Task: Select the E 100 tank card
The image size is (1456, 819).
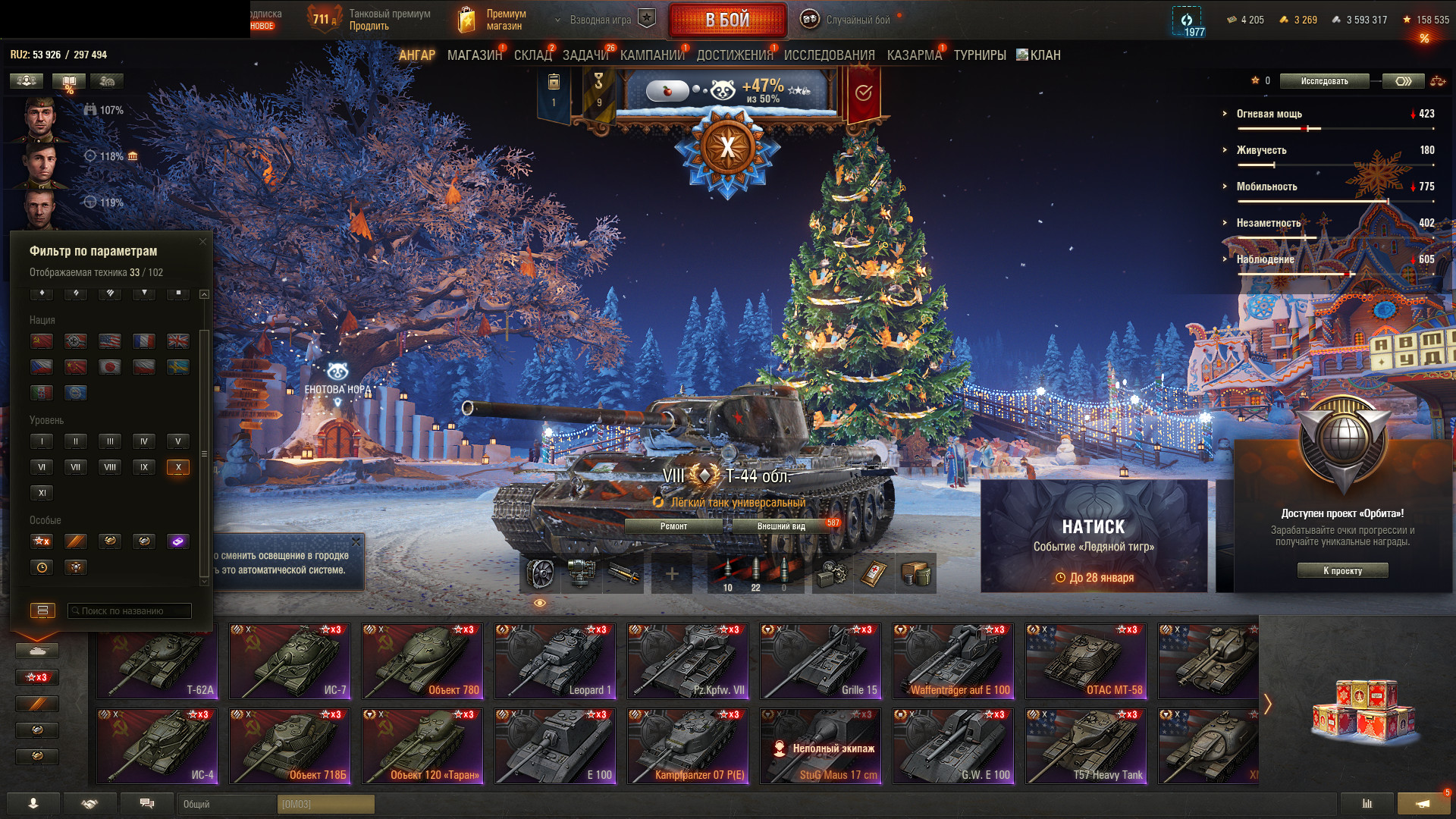Action: [555, 745]
